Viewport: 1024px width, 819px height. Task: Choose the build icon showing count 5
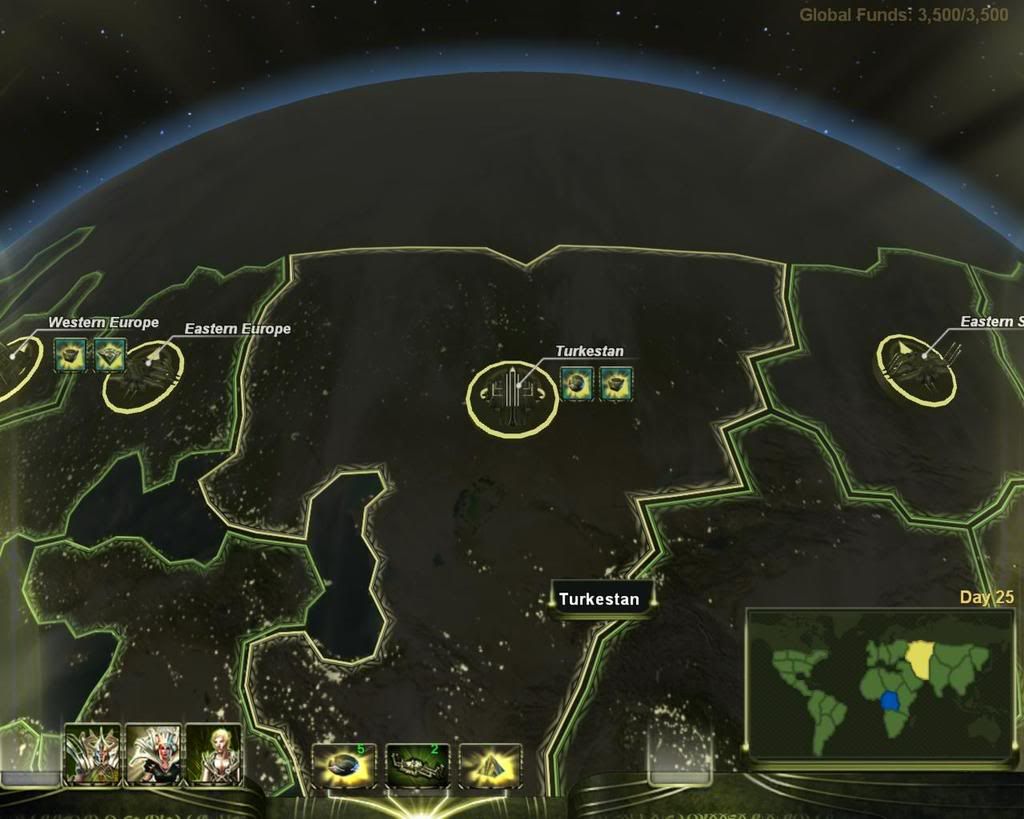pos(344,766)
